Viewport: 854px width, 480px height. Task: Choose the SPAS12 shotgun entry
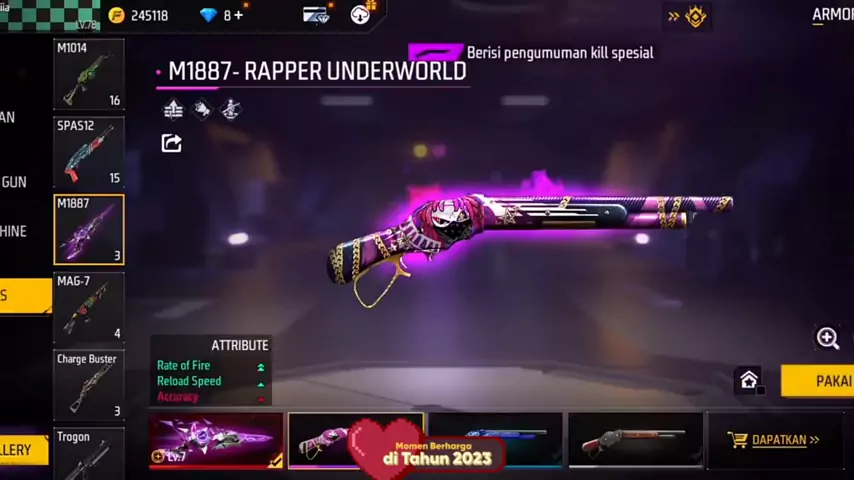pos(88,152)
